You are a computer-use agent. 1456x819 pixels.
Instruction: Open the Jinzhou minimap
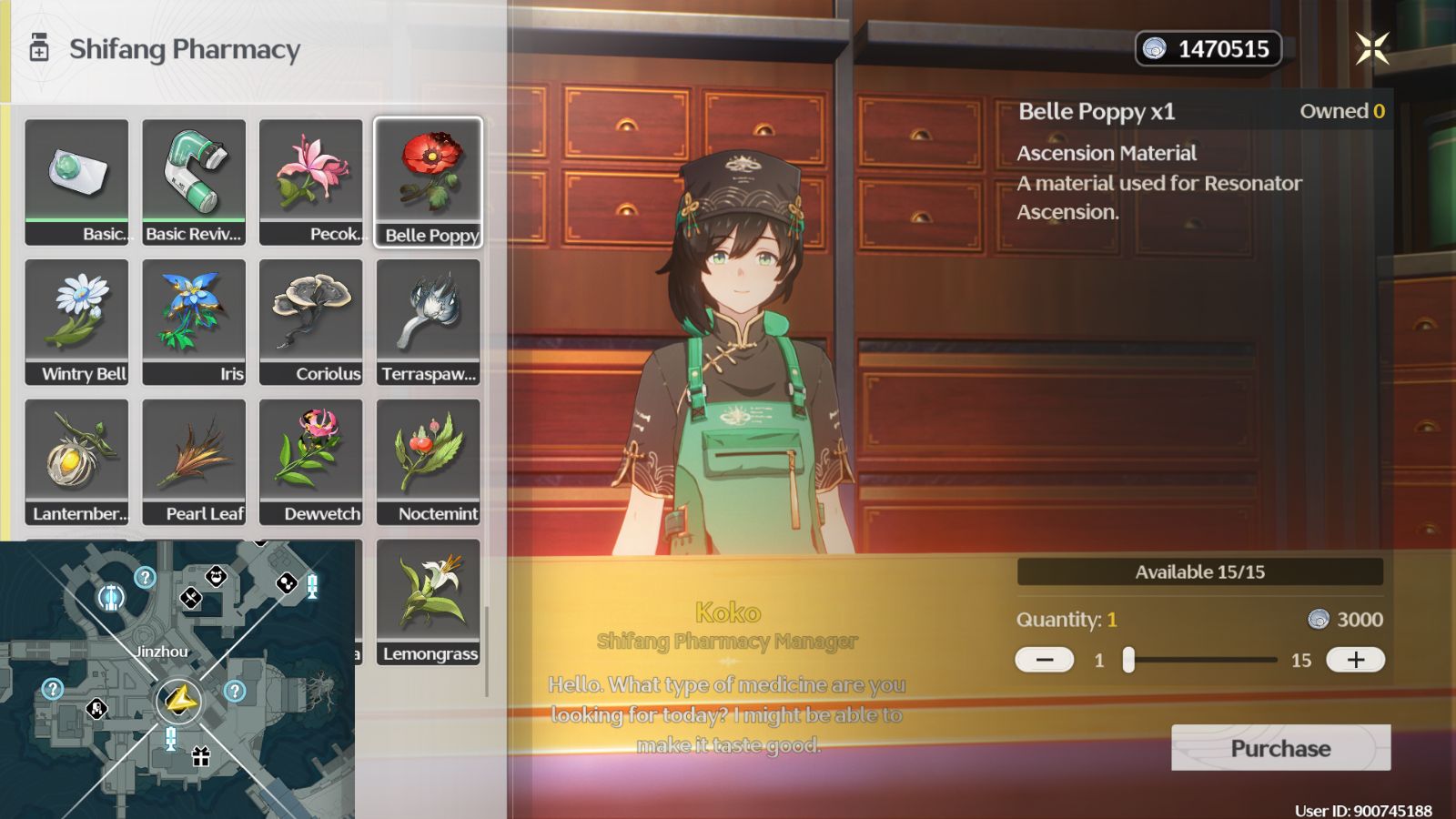point(177,680)
